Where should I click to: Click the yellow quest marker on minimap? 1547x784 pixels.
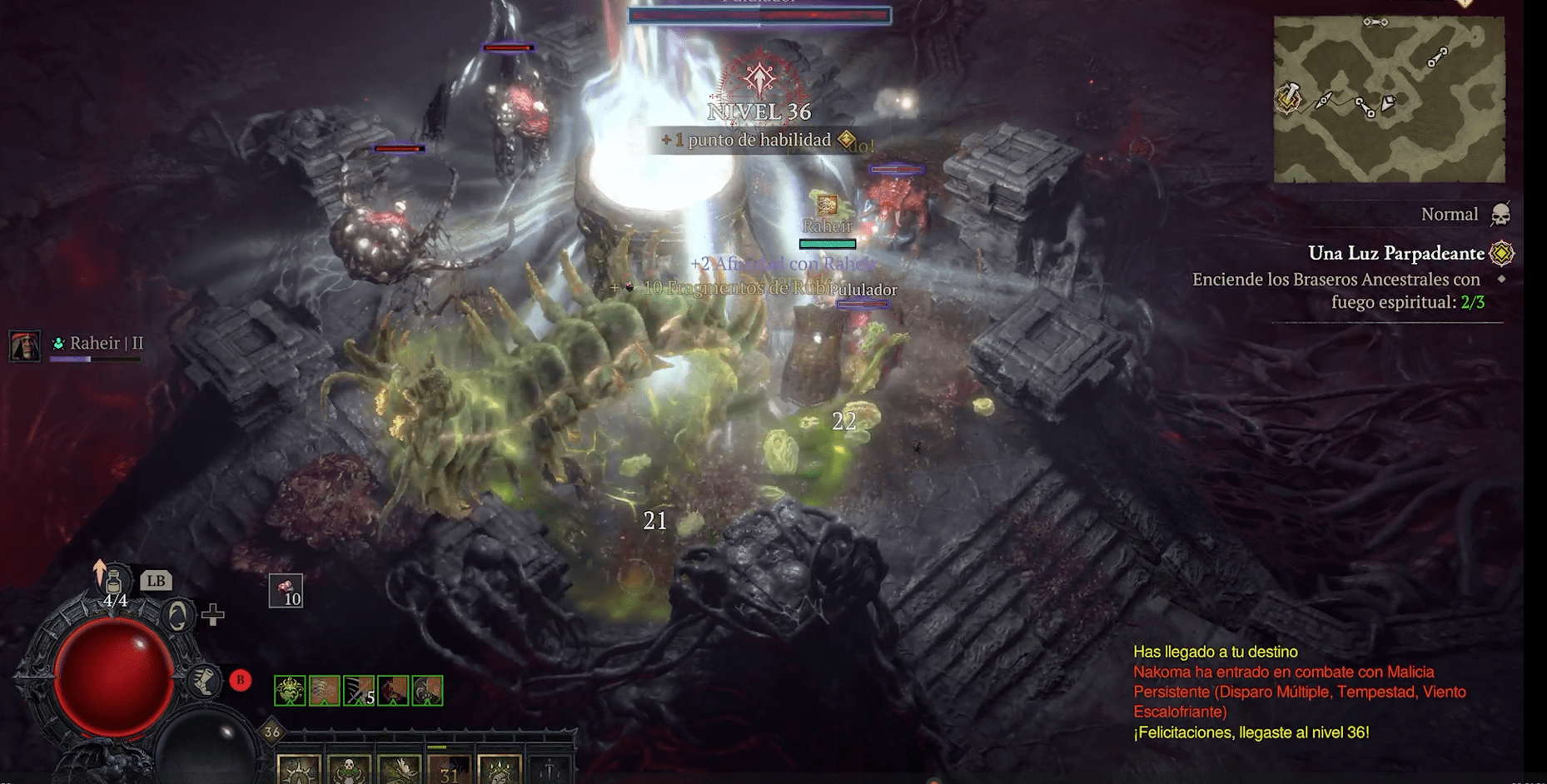click(x=1288, y=98)
